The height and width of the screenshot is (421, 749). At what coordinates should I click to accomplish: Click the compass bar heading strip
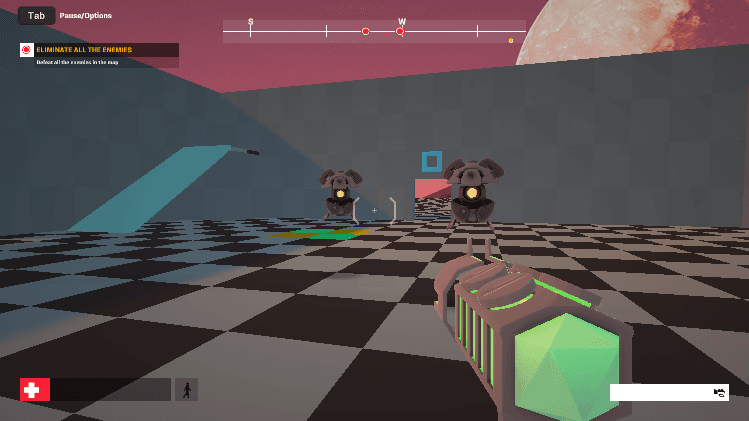coord(374,31)
